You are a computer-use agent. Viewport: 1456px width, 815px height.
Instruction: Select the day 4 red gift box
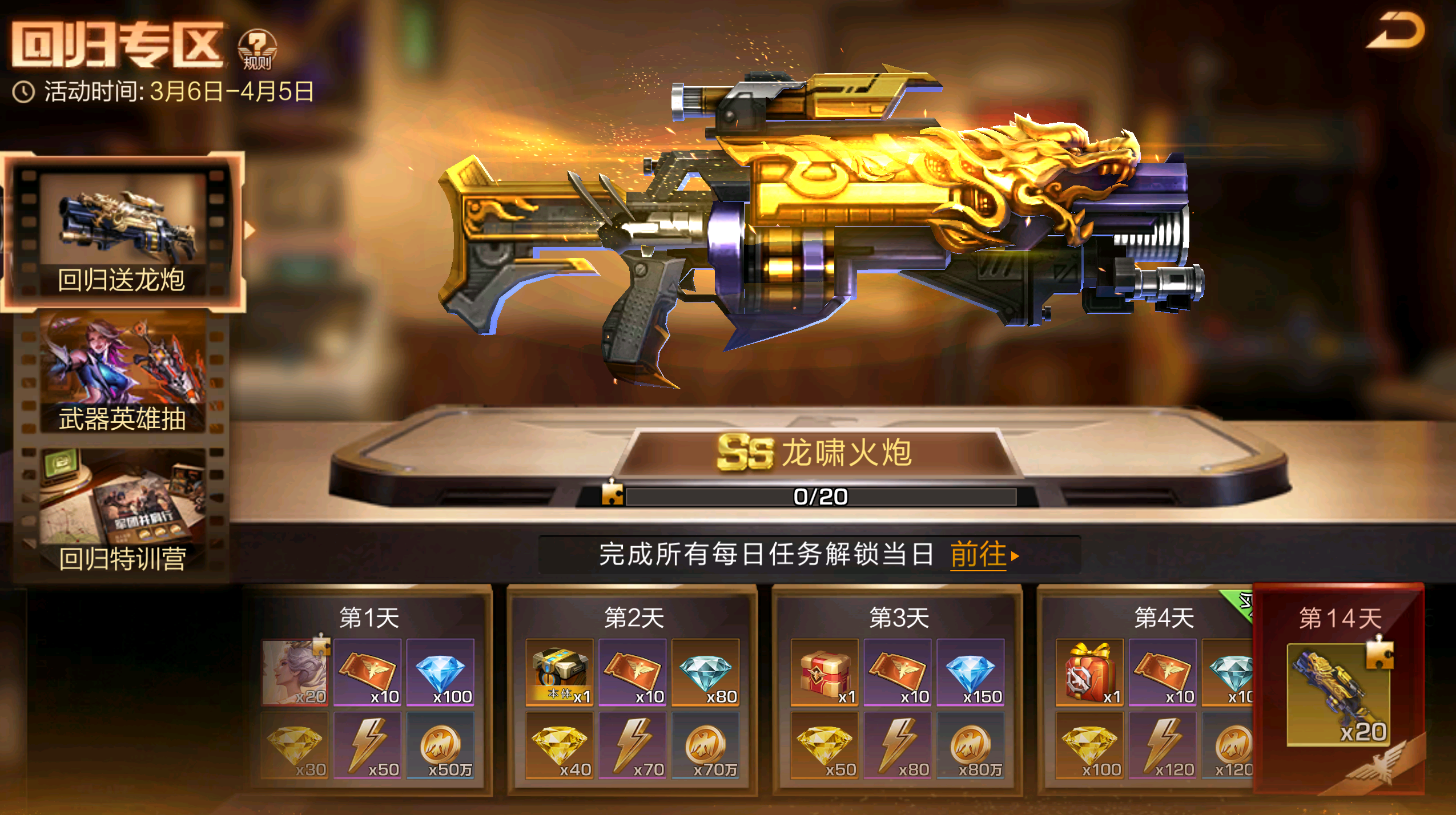click(x=1089, y=672)
